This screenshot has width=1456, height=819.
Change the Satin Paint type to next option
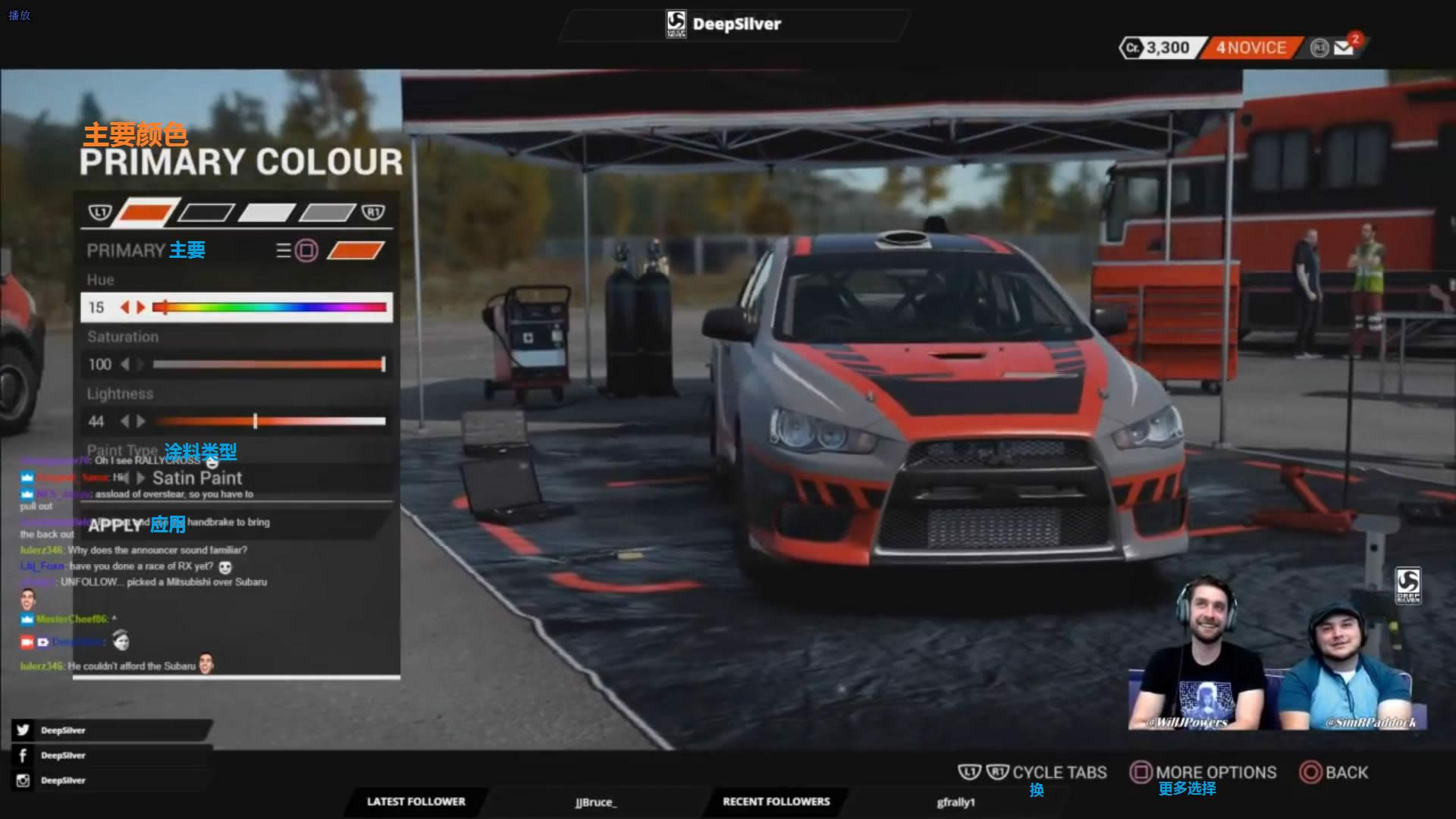141,479
